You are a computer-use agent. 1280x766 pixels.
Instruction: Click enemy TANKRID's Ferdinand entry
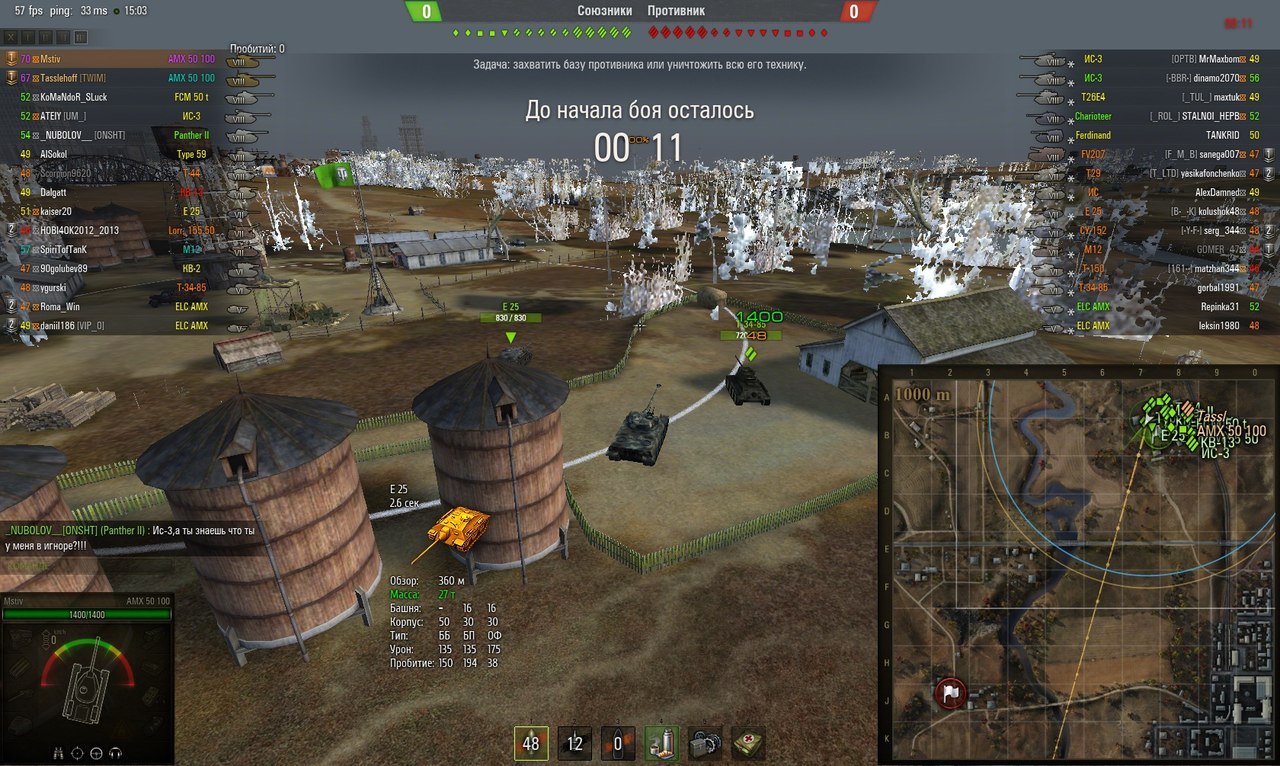coord(1150,135)
